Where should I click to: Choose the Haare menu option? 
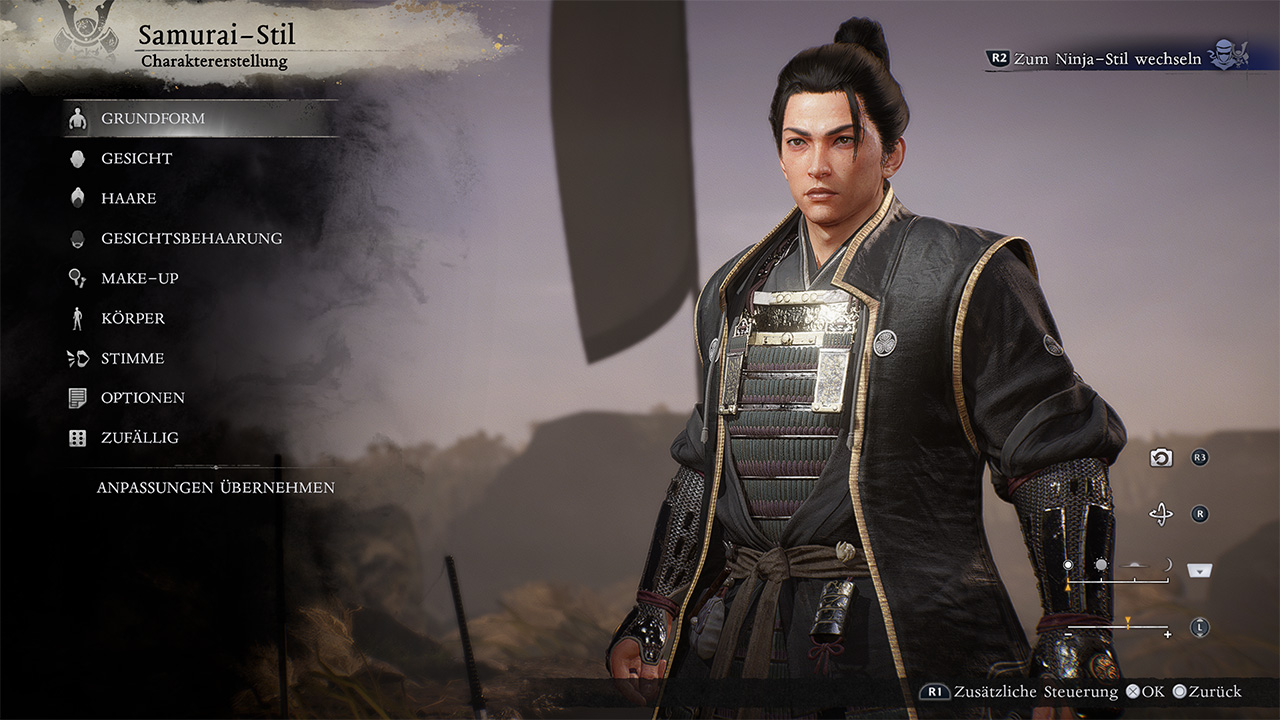[128, 198]
